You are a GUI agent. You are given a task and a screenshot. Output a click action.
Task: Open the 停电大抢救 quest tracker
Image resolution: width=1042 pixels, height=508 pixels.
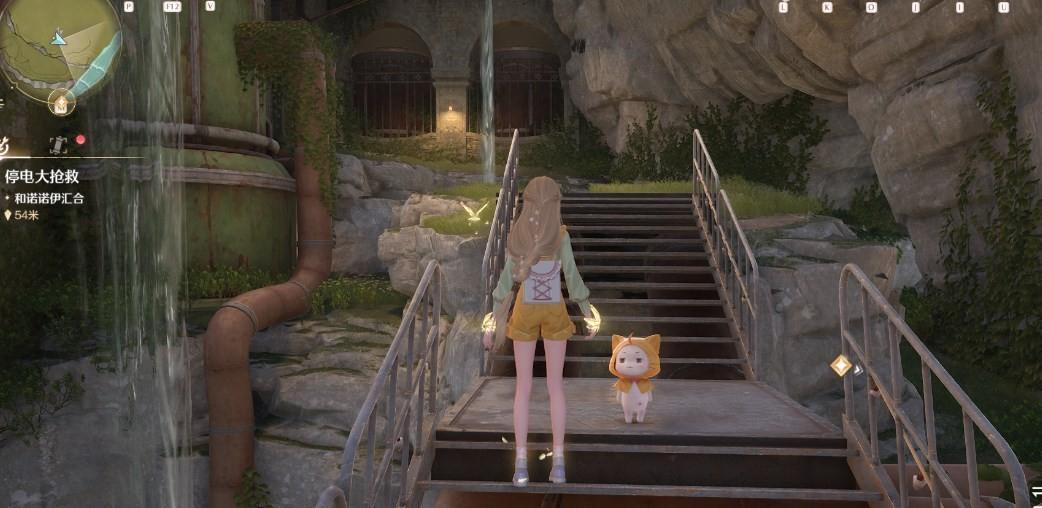point(44,176)
